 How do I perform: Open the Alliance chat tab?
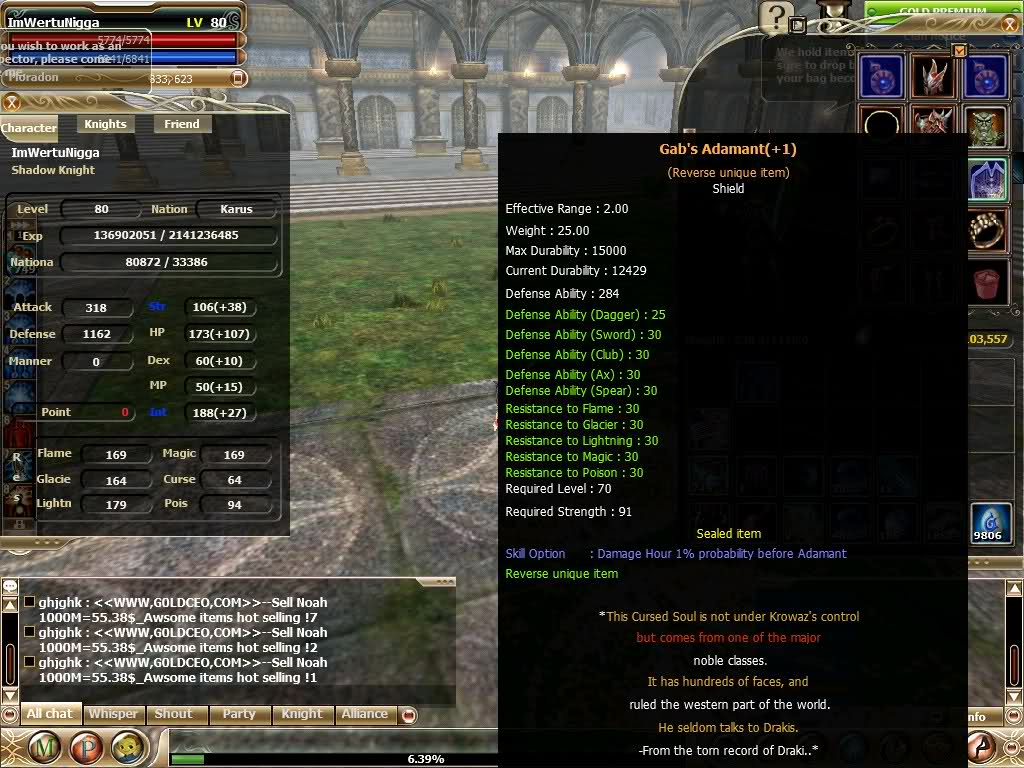pyautogui.click(x=364, y=714)
